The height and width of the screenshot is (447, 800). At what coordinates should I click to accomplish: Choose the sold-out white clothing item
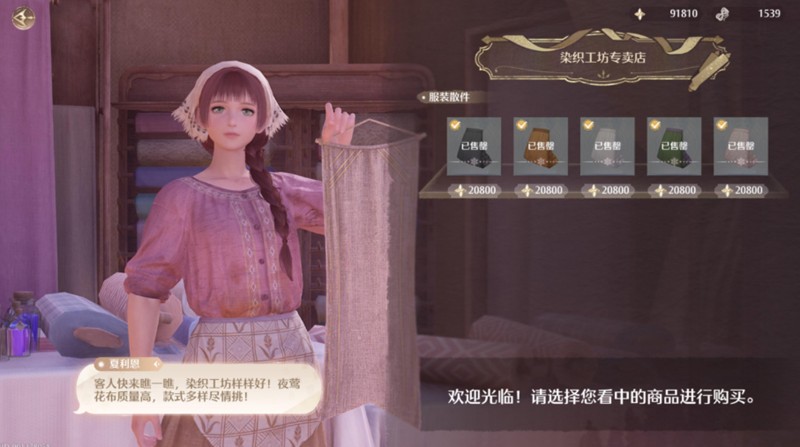click(607, 146)
